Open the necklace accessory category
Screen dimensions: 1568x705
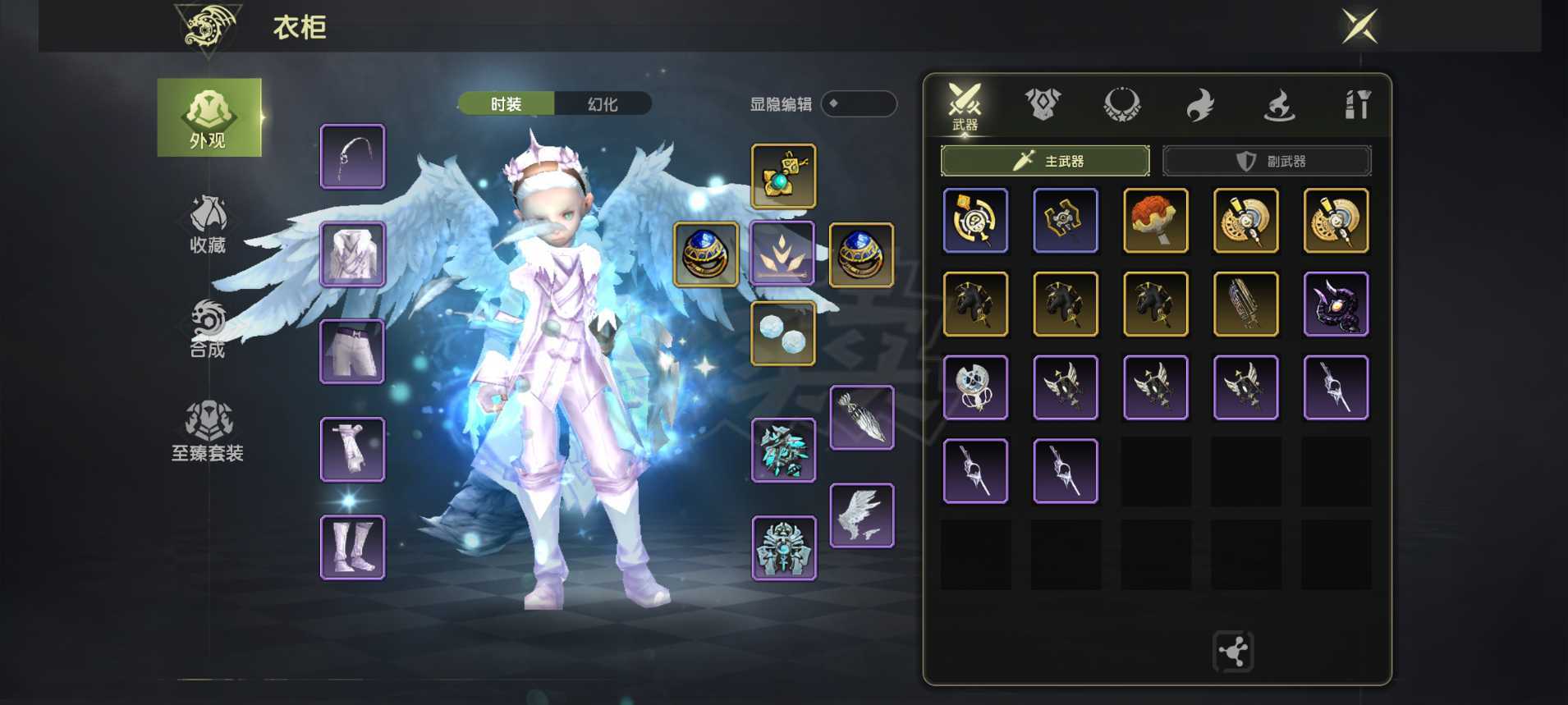point(1121,104)
